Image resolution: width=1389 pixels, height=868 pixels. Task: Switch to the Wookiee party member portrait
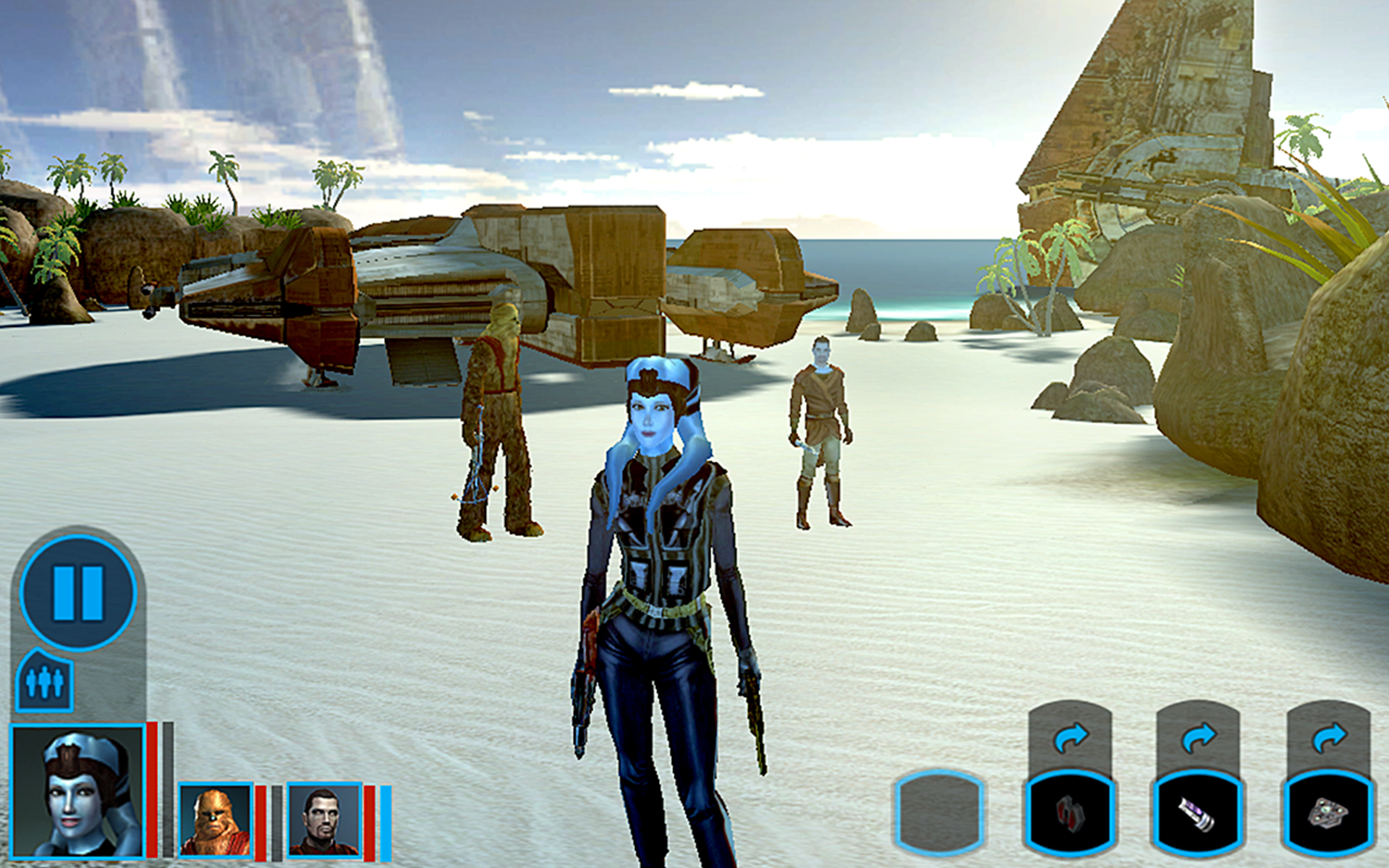point(215,820)
